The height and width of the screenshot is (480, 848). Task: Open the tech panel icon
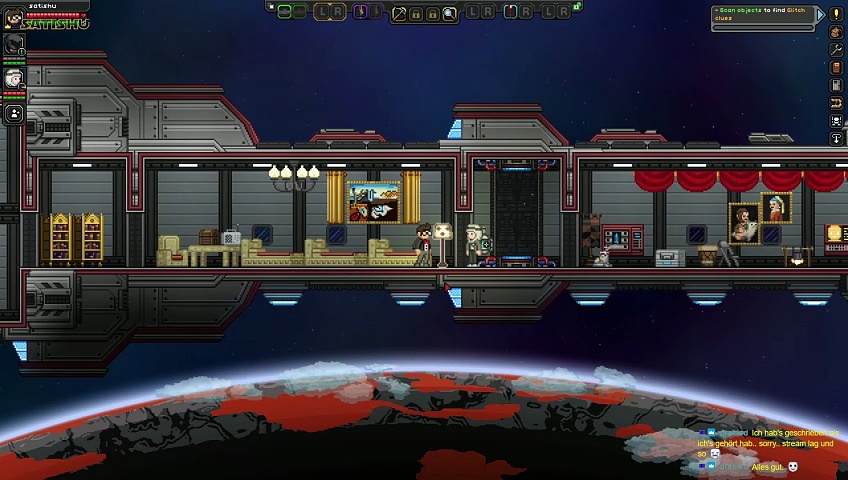coord(837,86)
